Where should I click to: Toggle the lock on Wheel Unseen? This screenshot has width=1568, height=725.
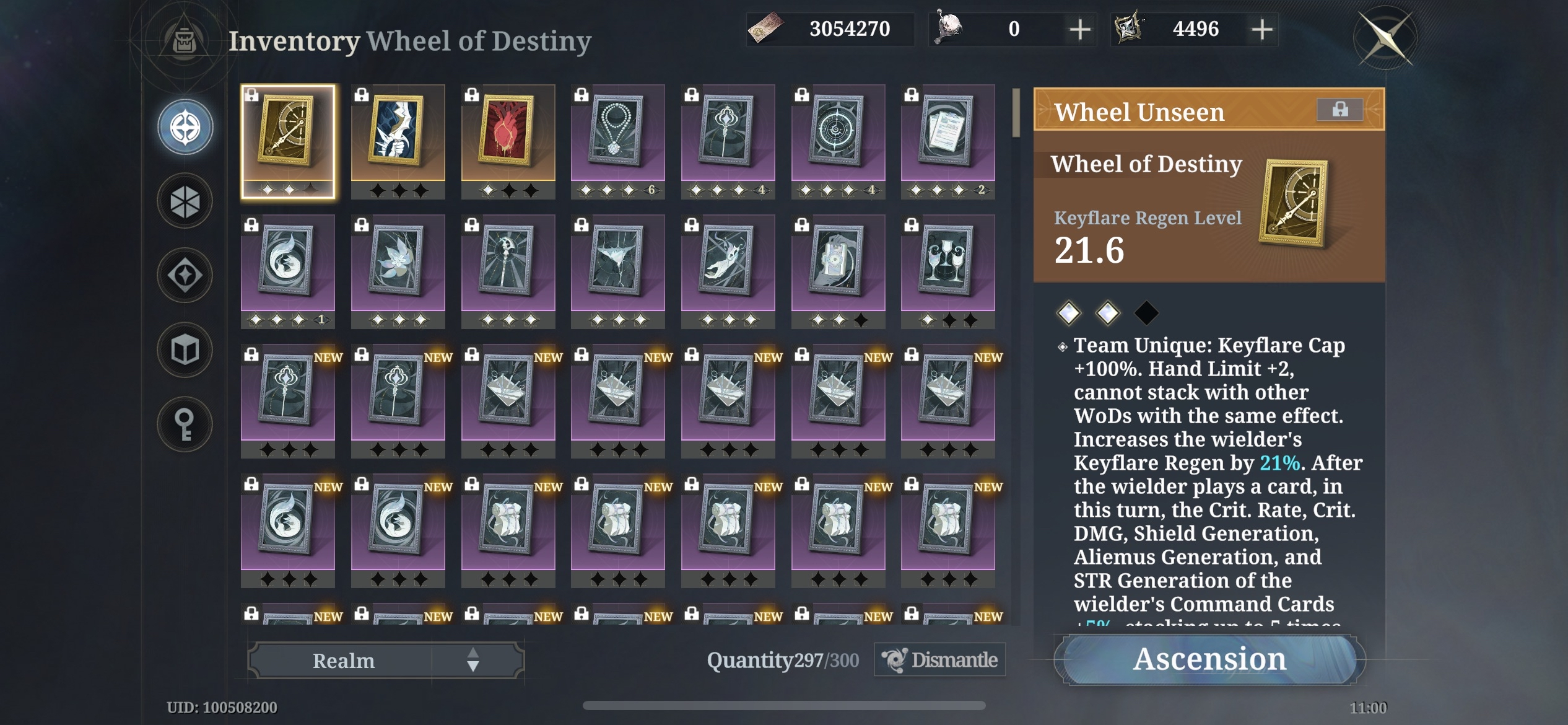[1339, 110]
